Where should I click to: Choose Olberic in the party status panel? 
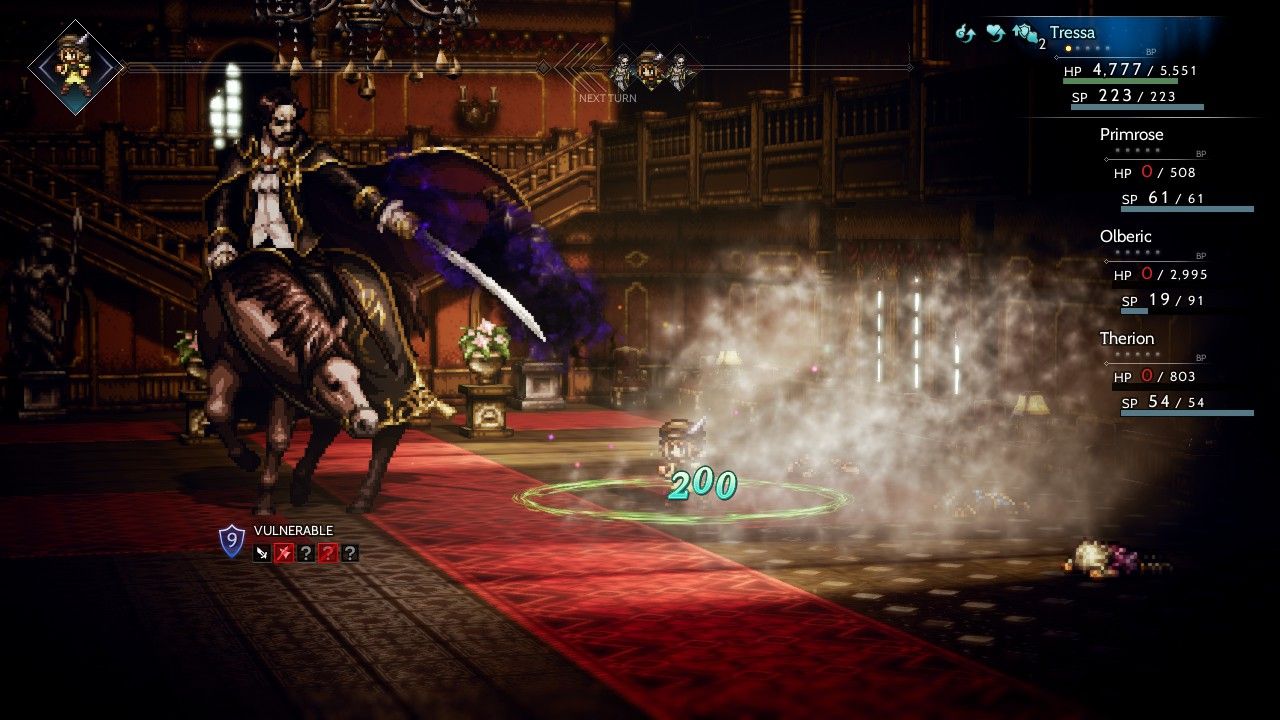click(x=1125, y=236)
